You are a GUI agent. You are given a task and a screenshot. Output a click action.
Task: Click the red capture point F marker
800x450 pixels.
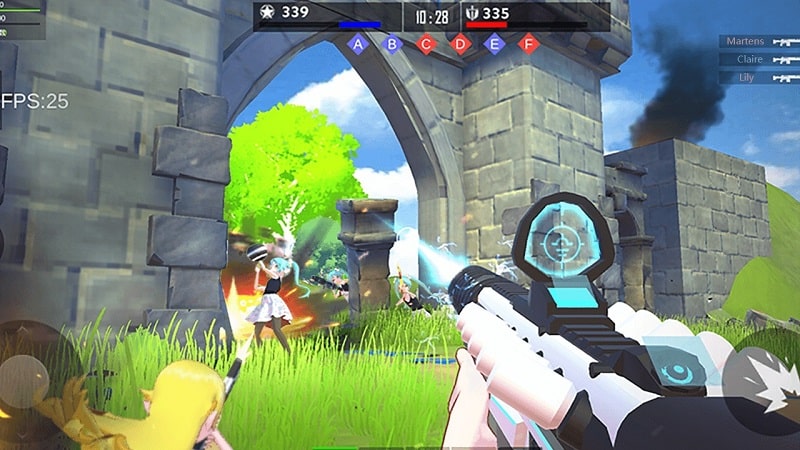527,43
